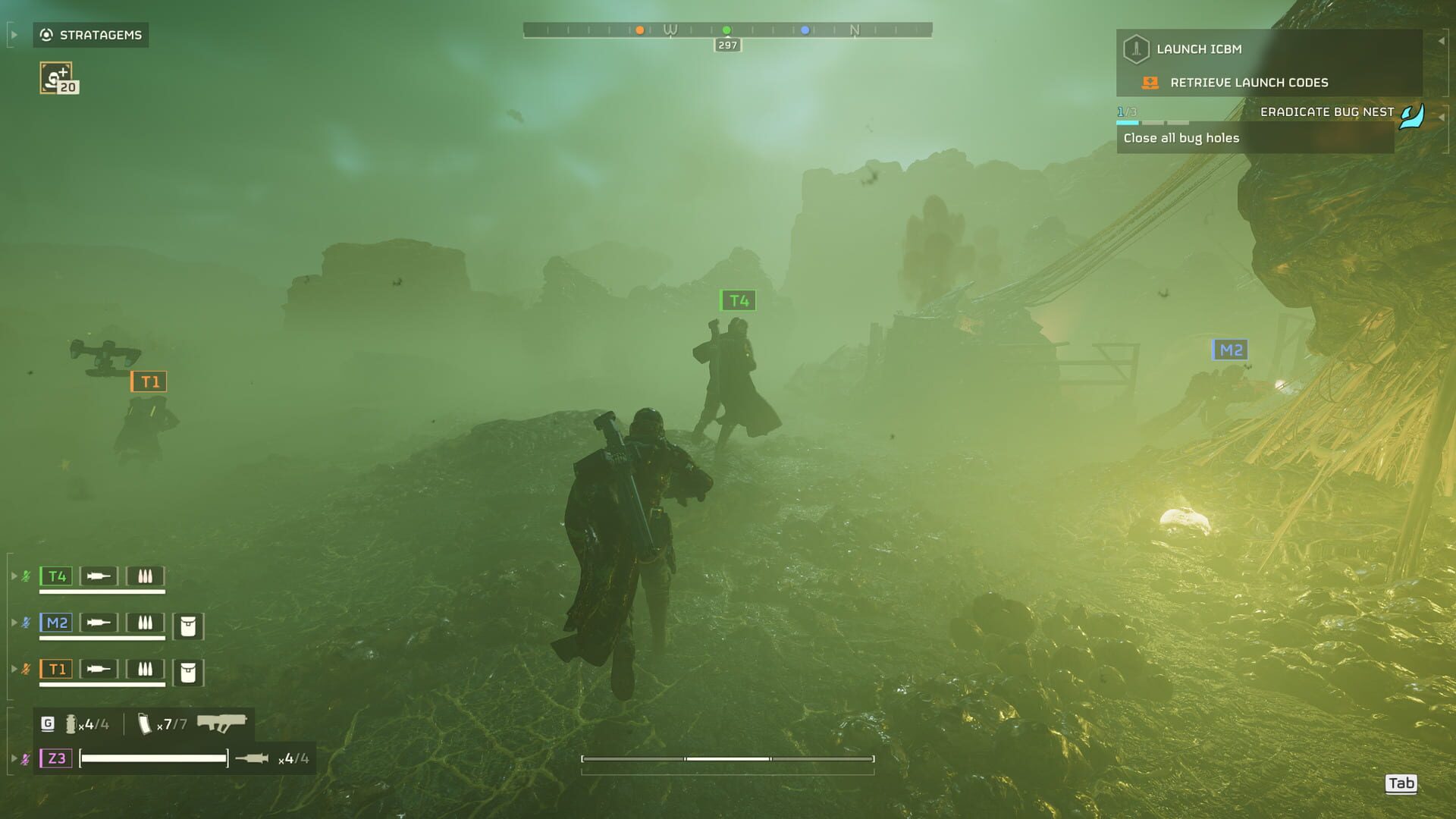This screenshot has width=1456, height=819.
Task: Click the grenade icon next to the G label
Action: [x=72, y=724]
